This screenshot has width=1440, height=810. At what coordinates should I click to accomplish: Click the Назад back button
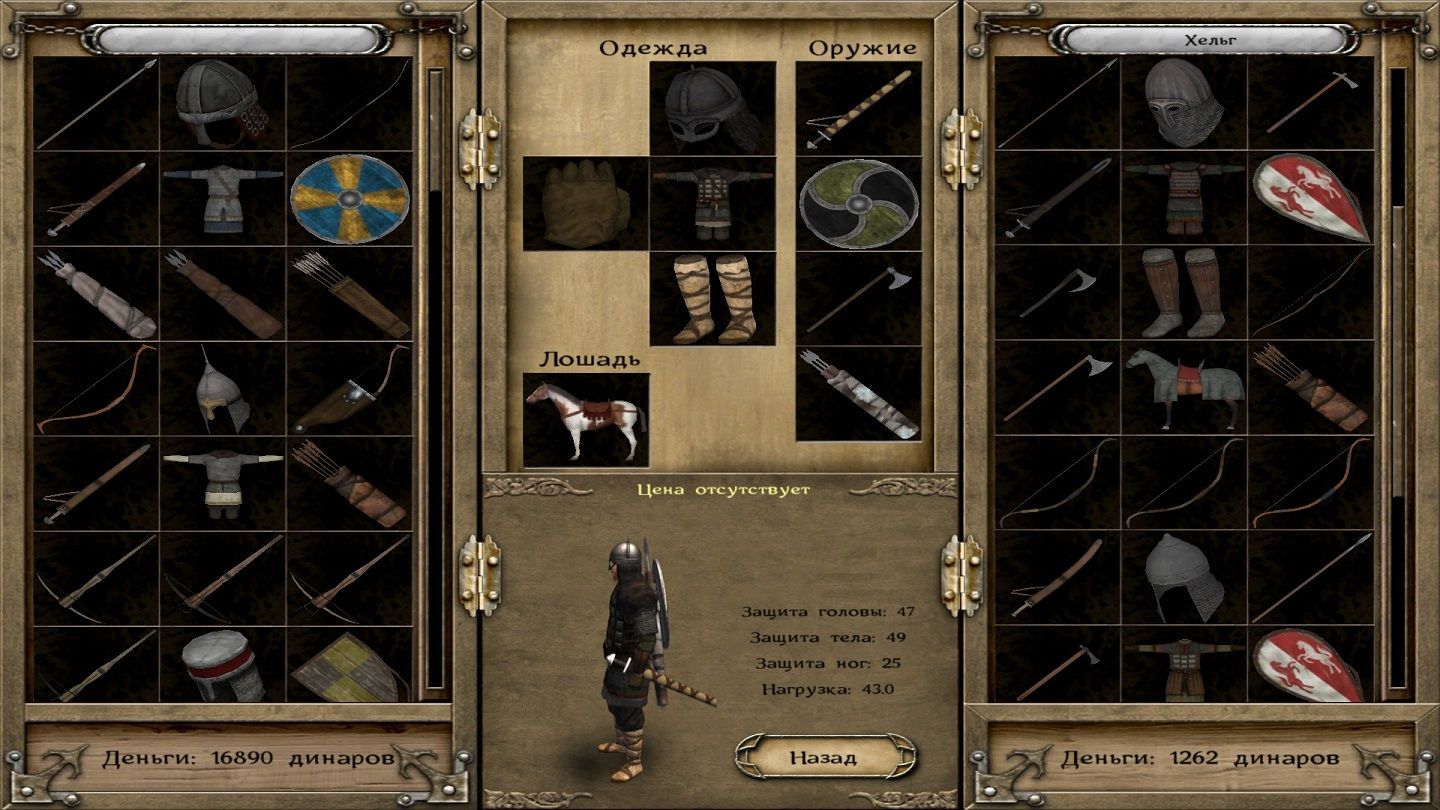pyautogui.click(x=823, y=757)
